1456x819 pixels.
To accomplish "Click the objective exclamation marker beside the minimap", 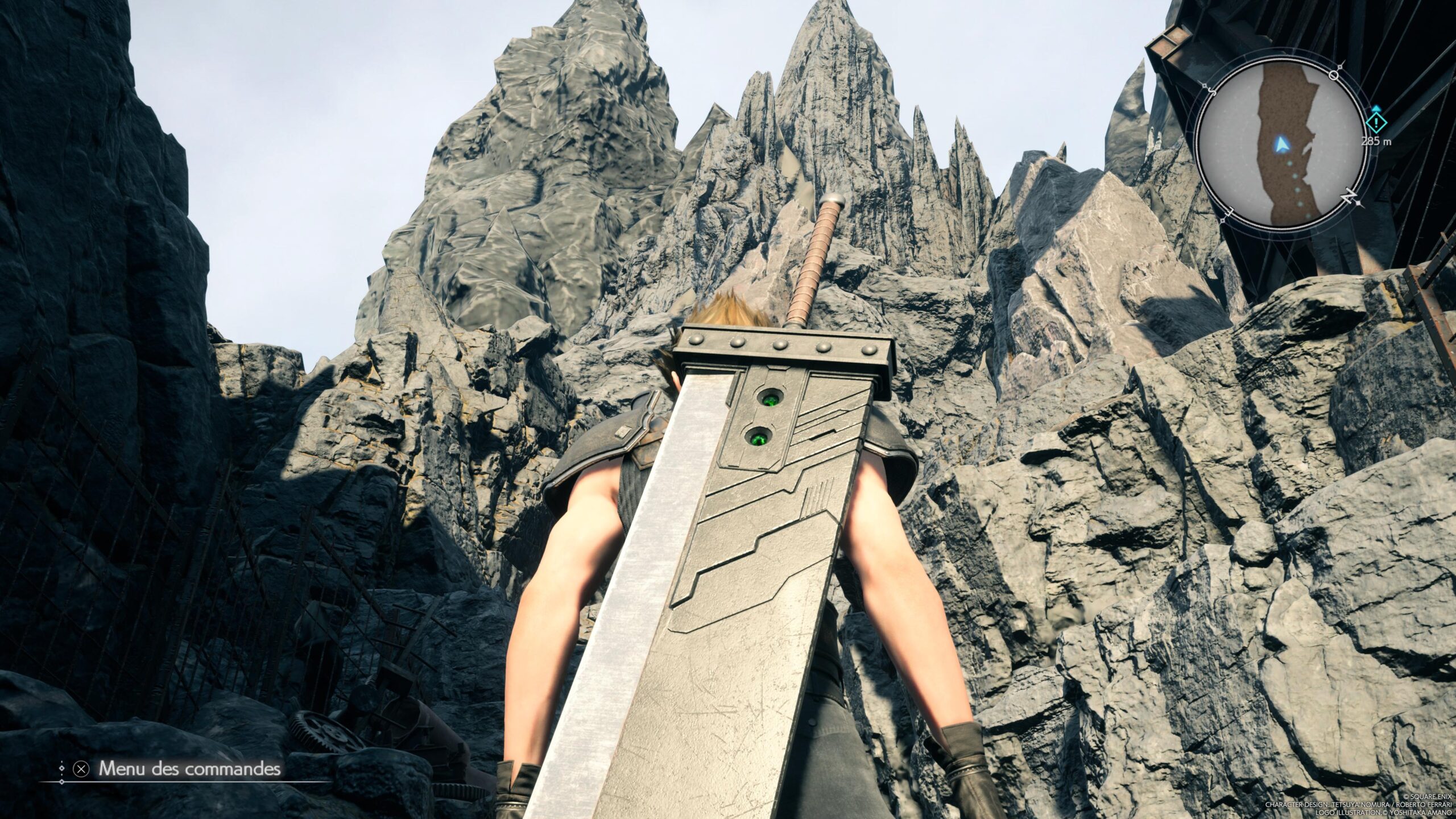I will click(x=1376, y=123).
